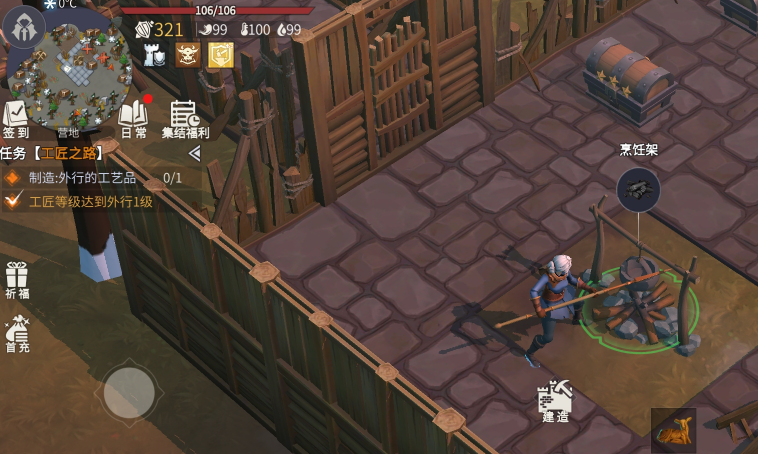Viewport: 758px width, 454px height.
Task: Open the 祈福 blessing gift icon
Action: (x=16, y=280)
